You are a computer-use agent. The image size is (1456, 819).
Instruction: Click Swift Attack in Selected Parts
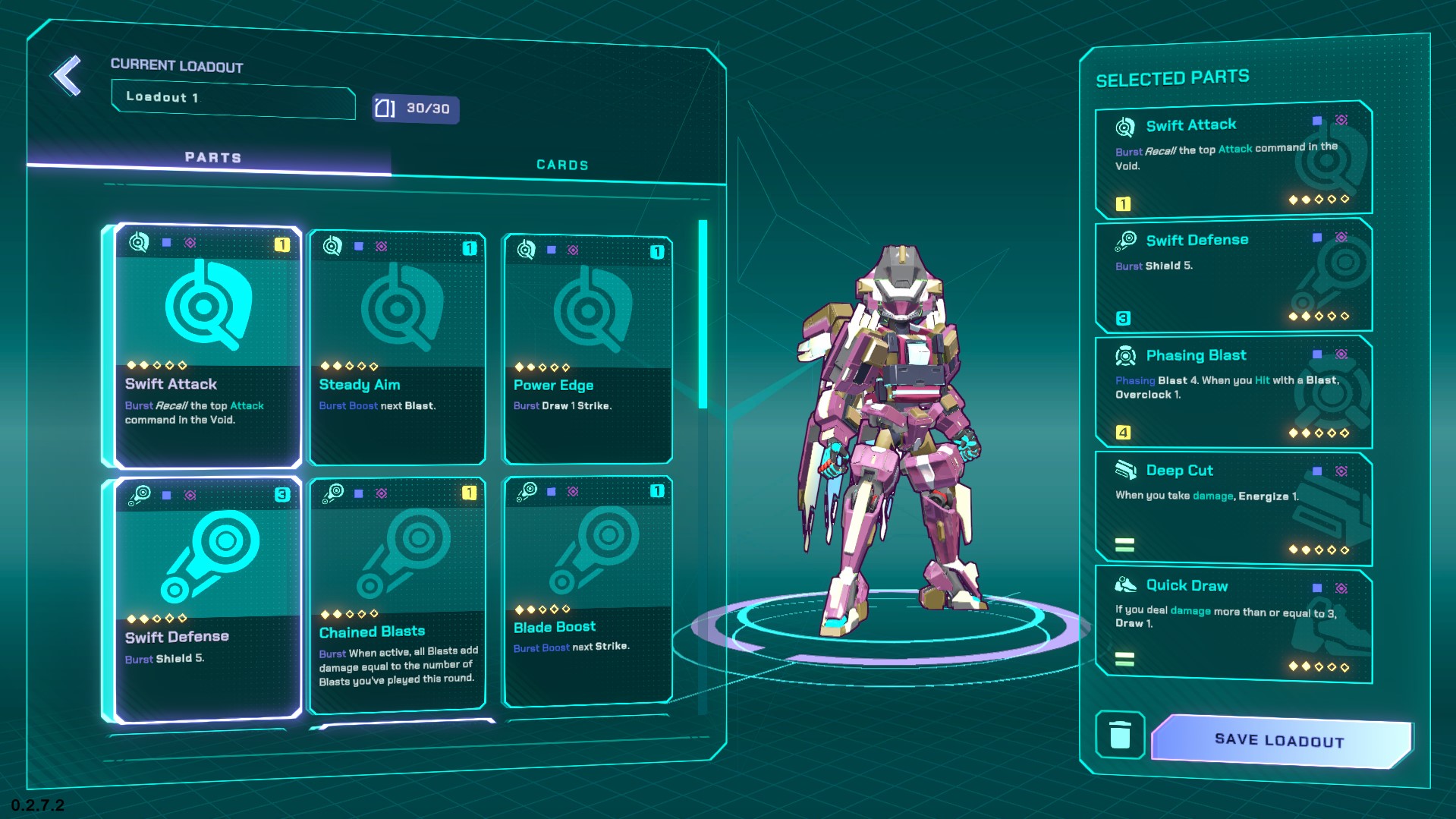point(1232,161)
